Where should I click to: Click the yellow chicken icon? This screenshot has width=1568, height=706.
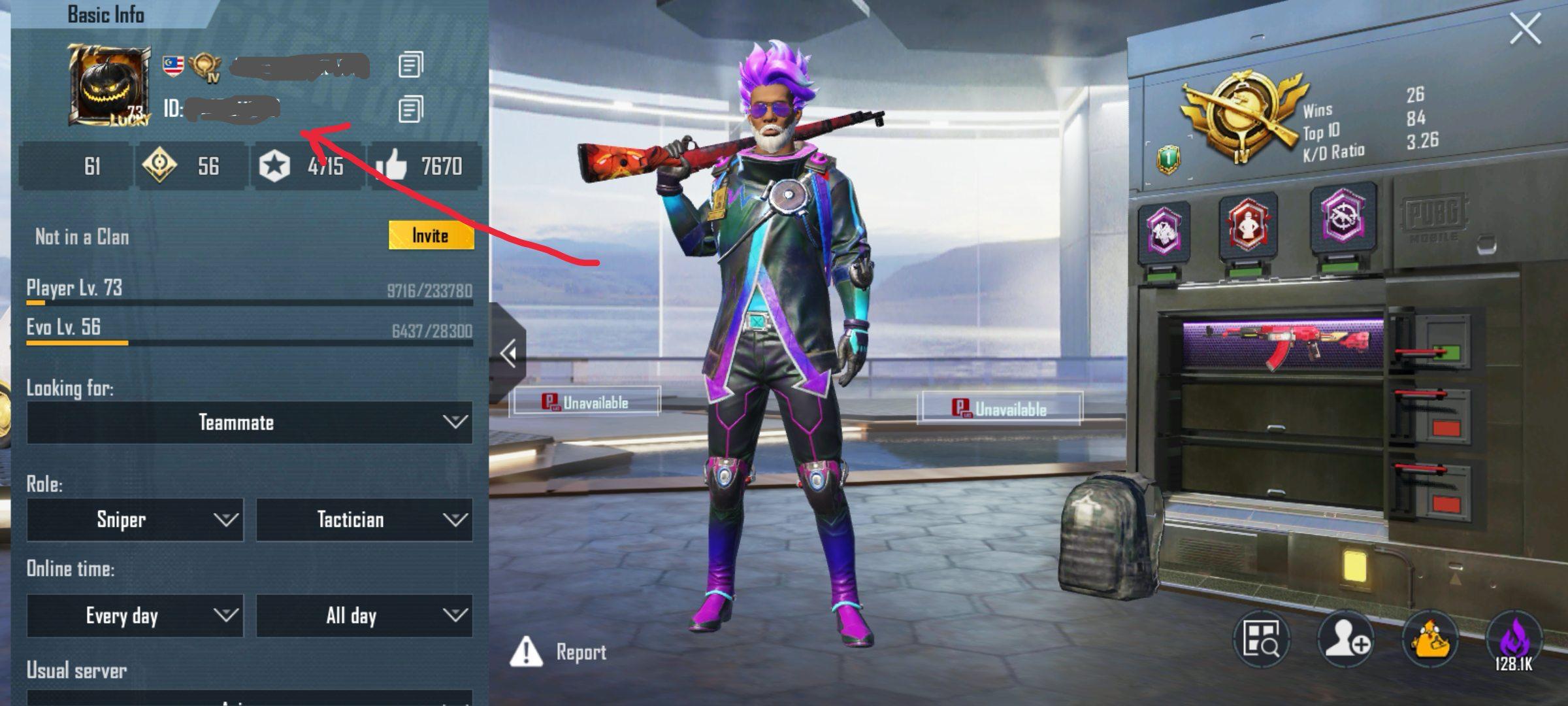[1430, 639]
